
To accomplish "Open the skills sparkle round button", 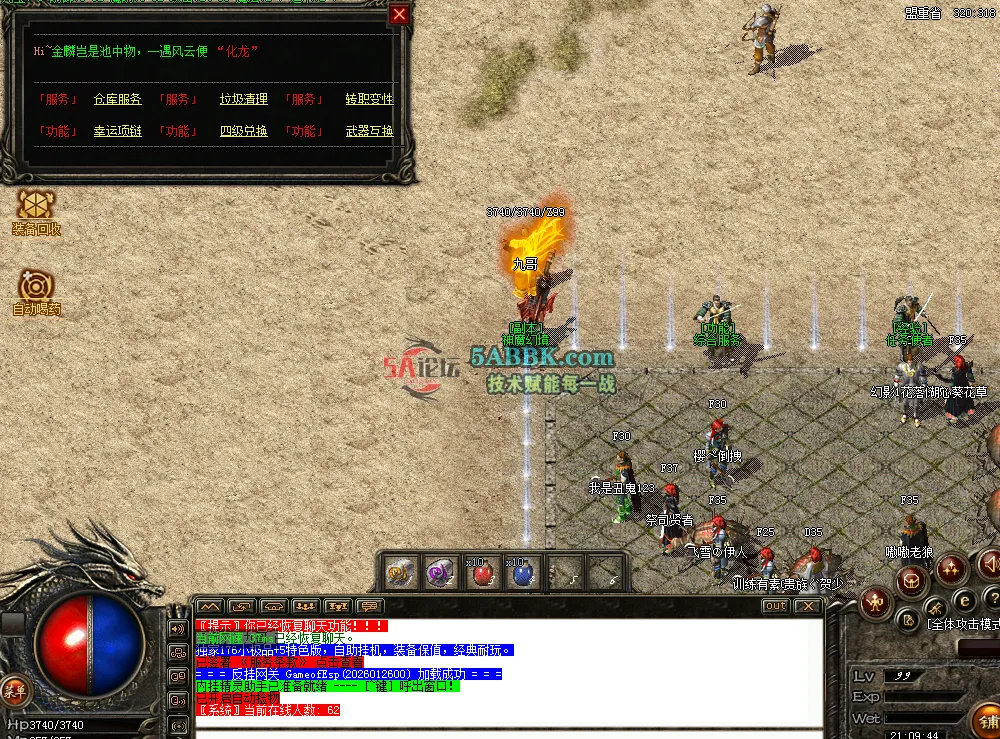I will (951, 568).
